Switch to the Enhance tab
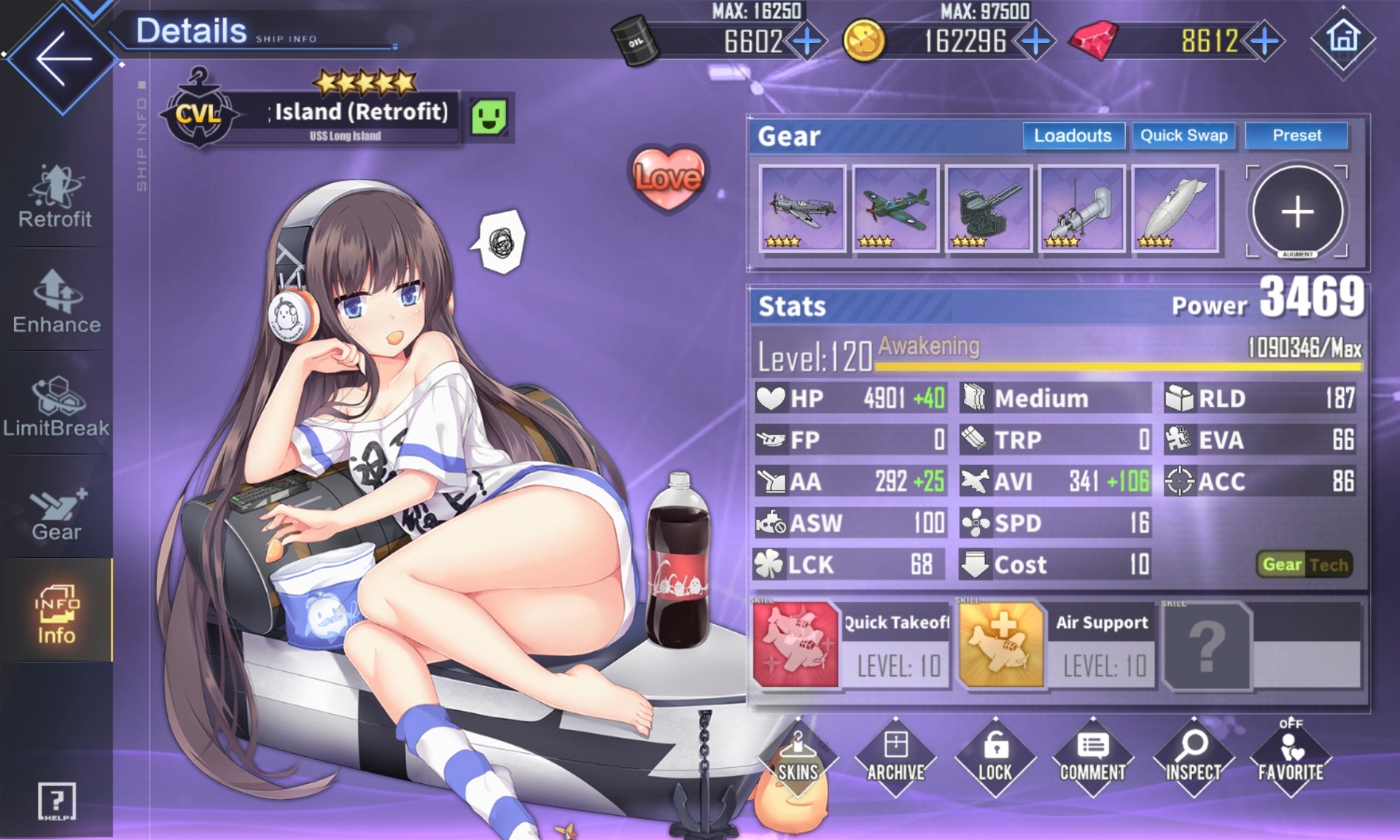 [56, 303]
